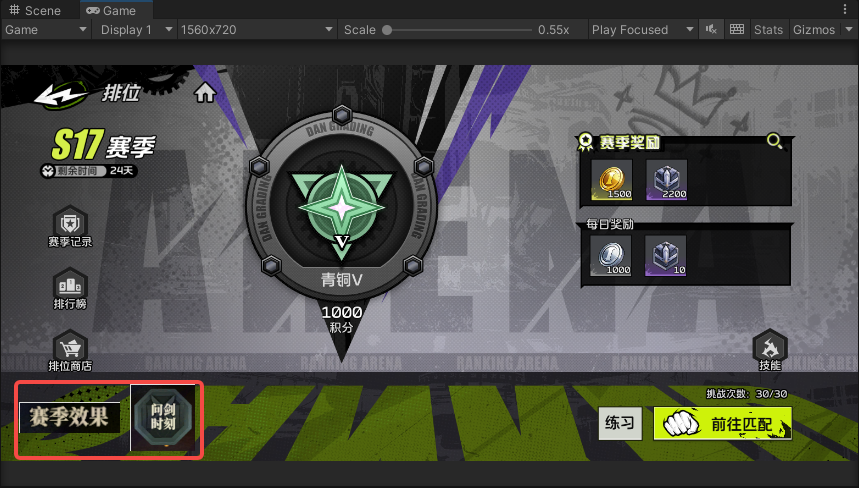859x488 pixels.
Task: Select the 练习 practice button
Action: (620, 423)
